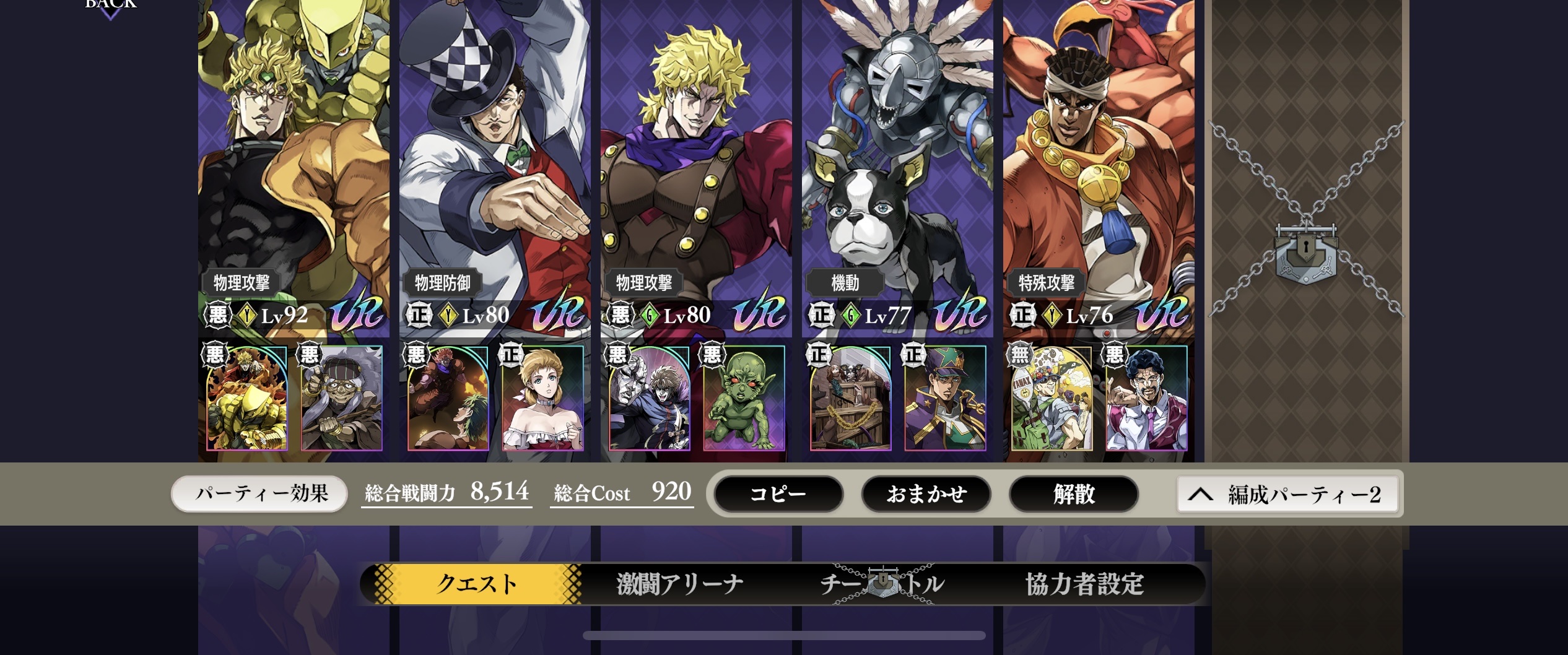The width and height of the screenshot is (1568, 655).
Task: Select the Jotaro purple-coat support card
Action: pos(945,398)
